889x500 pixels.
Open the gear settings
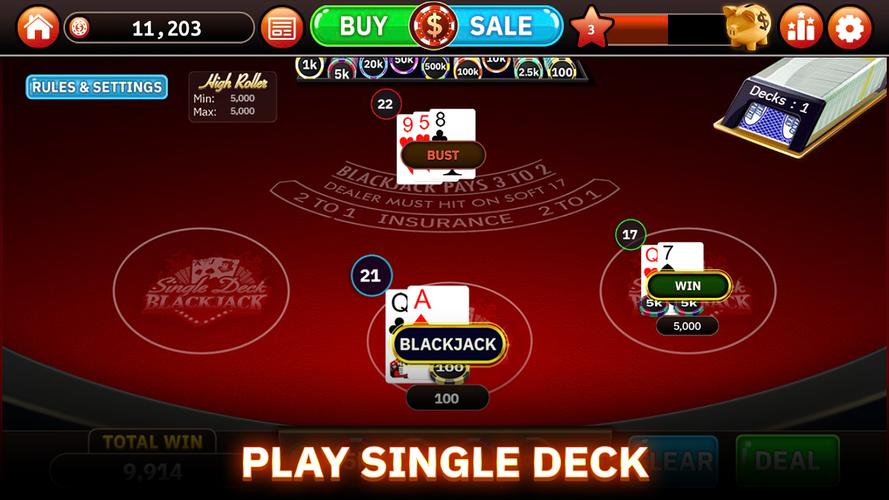pyautogui.click(x=850, y=27)
